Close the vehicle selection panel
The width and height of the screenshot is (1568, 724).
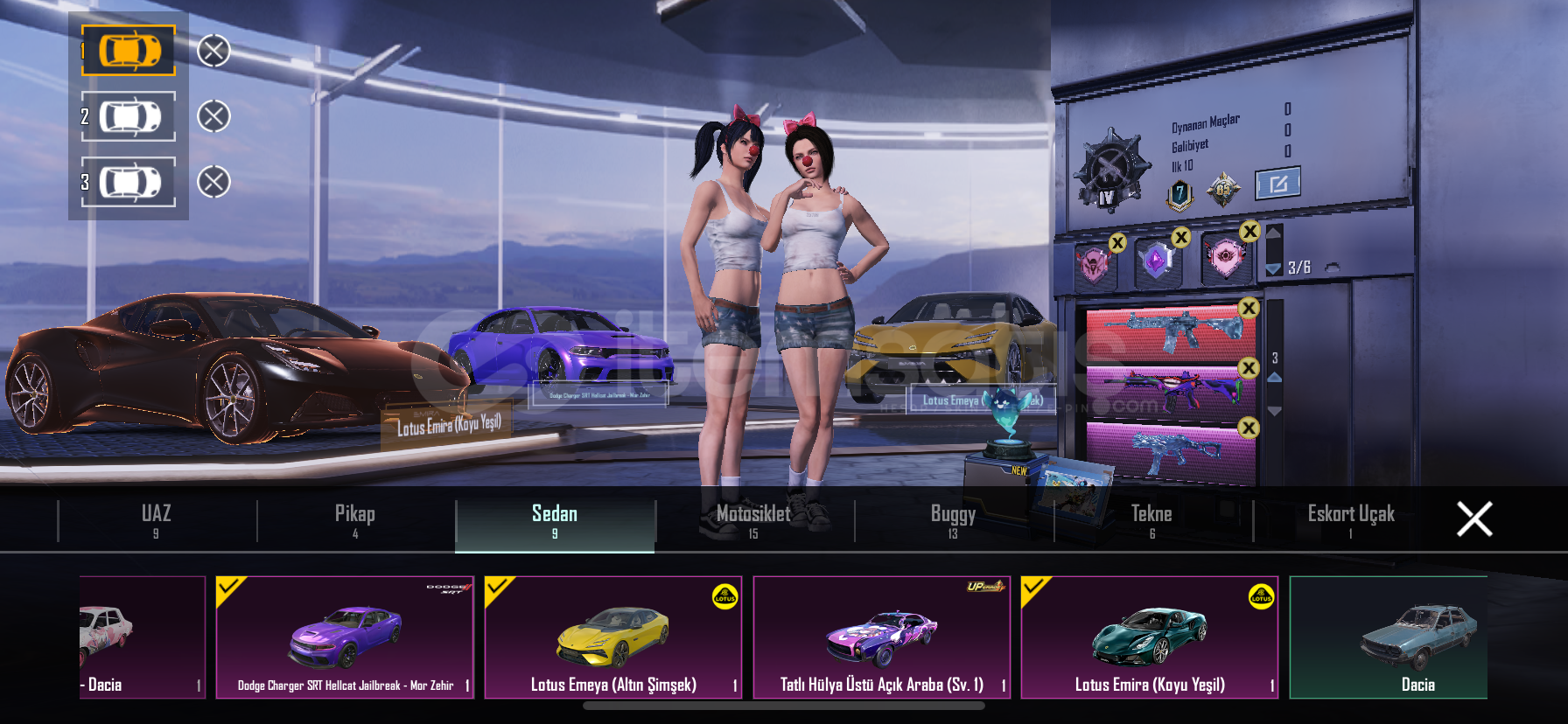[x=1474, y=519]
